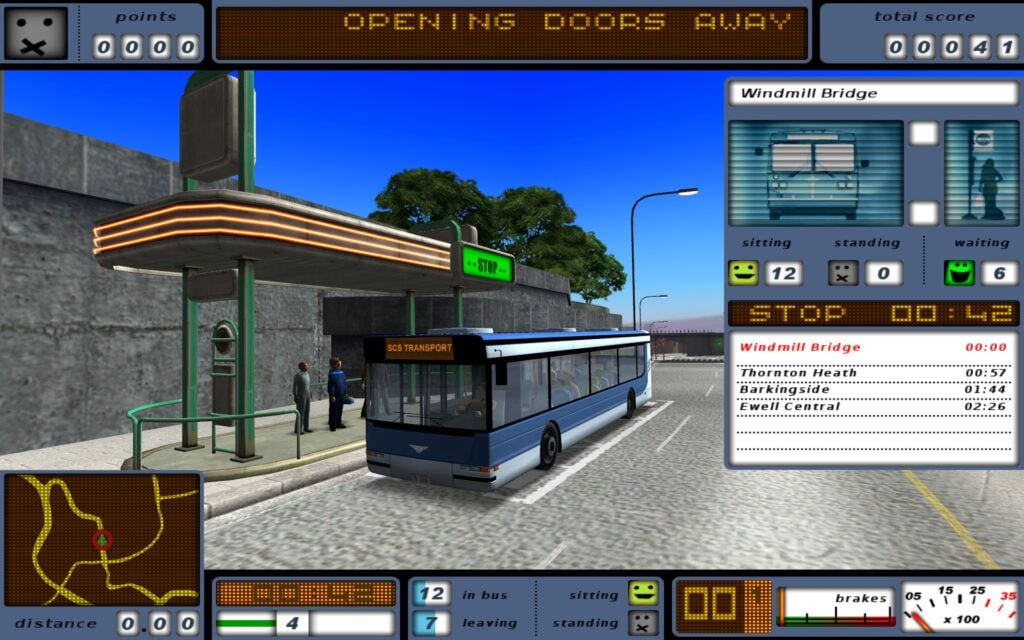Click the route minimap
The width and height of the screenshot is (1024, 640).
[x=102, y=540]
